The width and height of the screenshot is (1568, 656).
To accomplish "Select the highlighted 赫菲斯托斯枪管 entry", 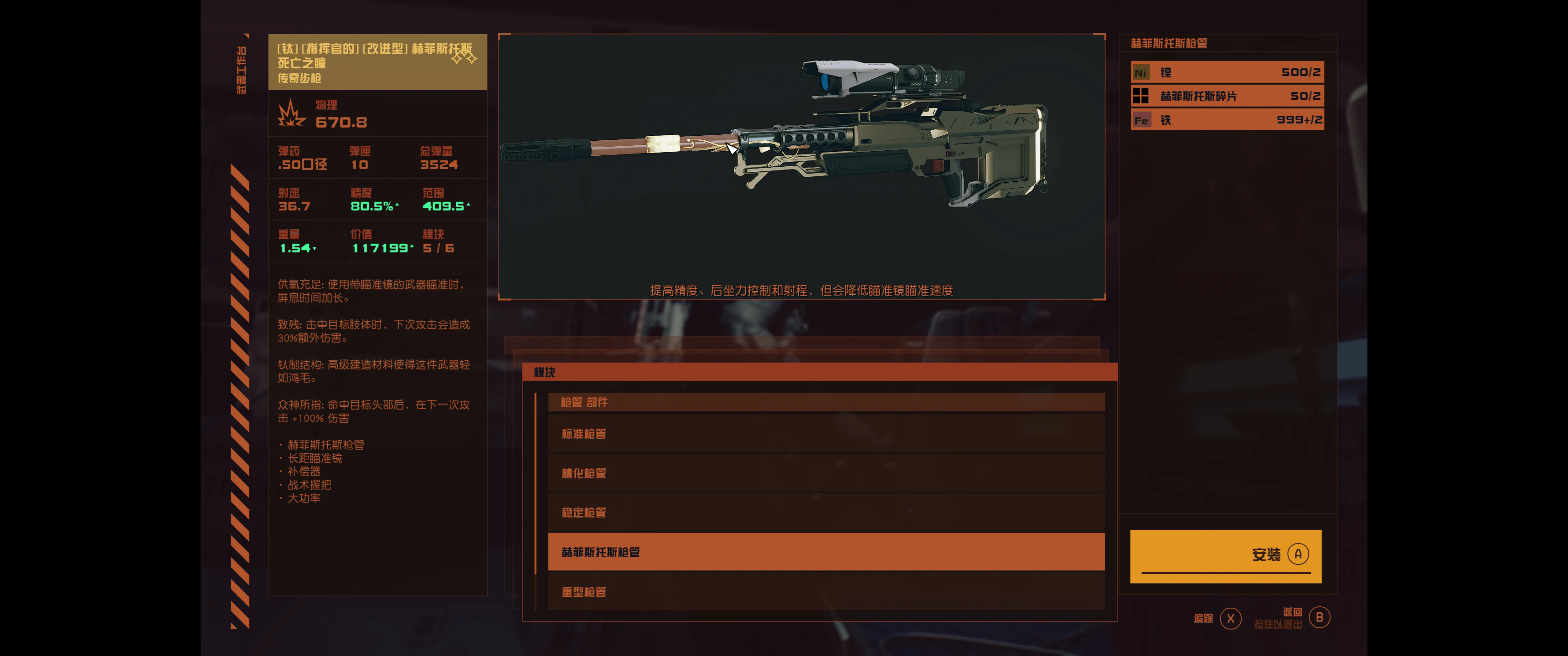I will pos(825,552).
